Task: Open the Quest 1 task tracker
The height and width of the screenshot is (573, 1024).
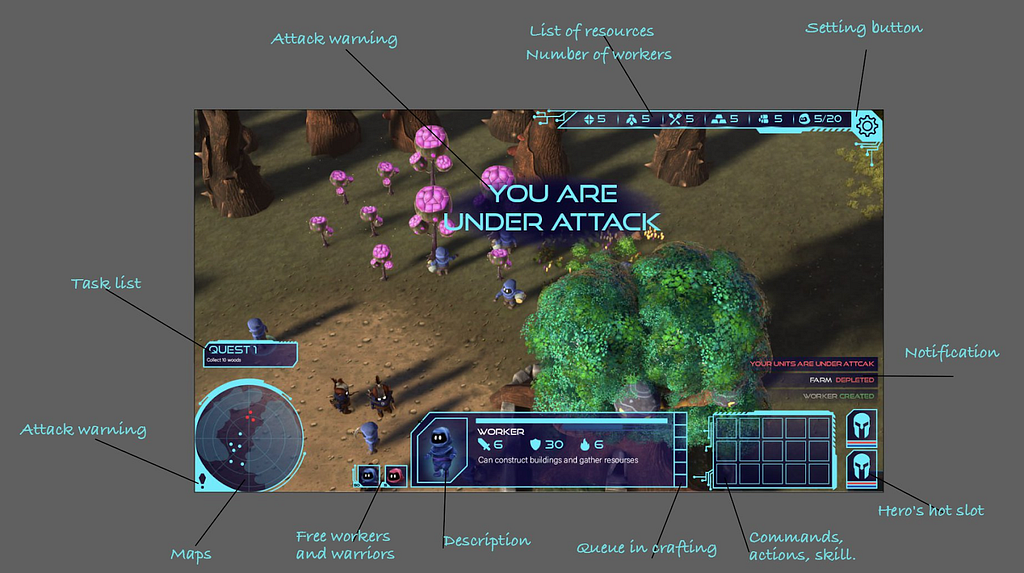Action: 251,354
